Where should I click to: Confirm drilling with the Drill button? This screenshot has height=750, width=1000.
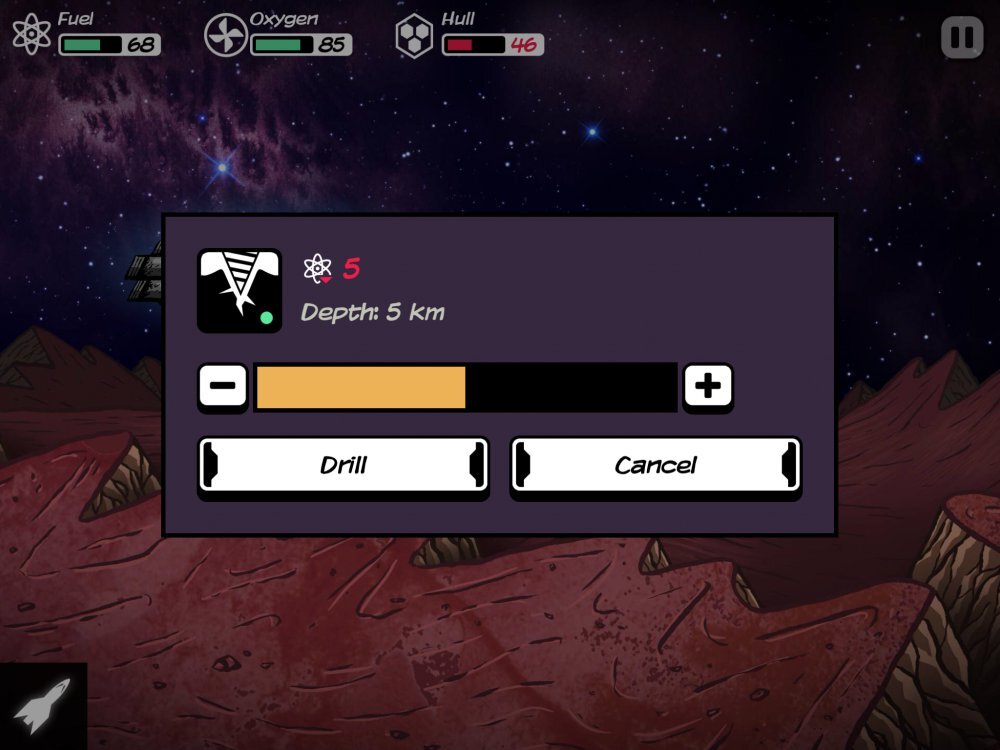343,465
